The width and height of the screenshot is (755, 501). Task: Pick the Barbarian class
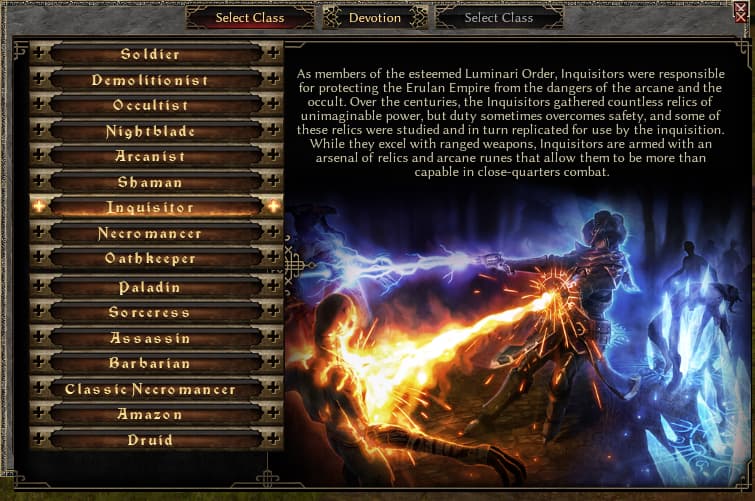151,363
